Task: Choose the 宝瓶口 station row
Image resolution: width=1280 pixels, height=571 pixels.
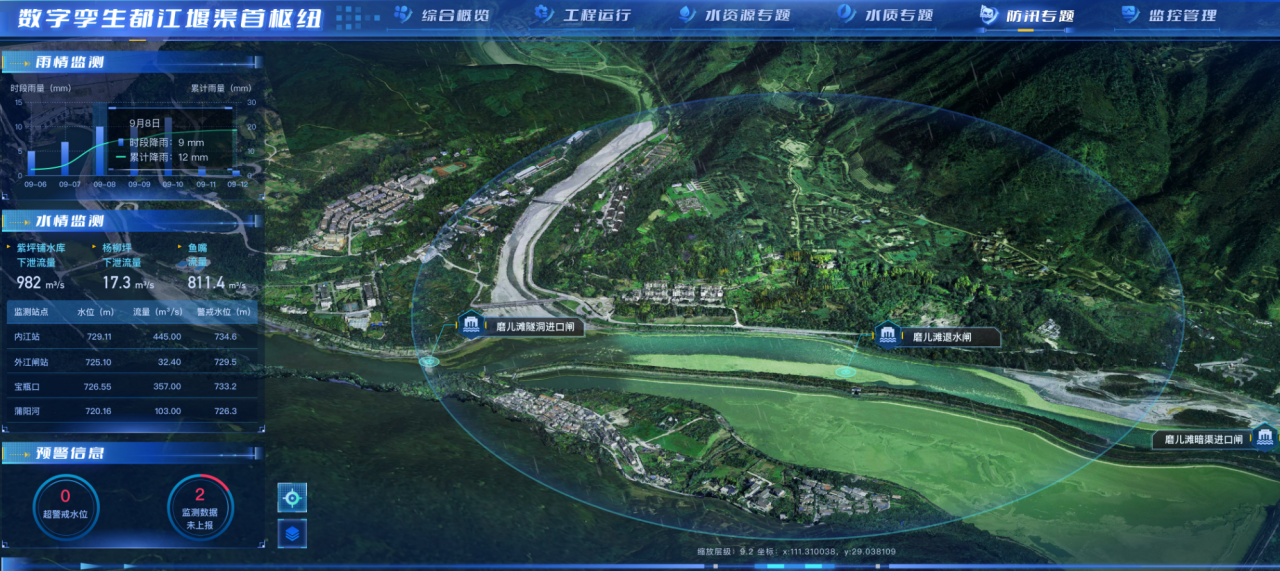Action: click(x=132, y=387)
